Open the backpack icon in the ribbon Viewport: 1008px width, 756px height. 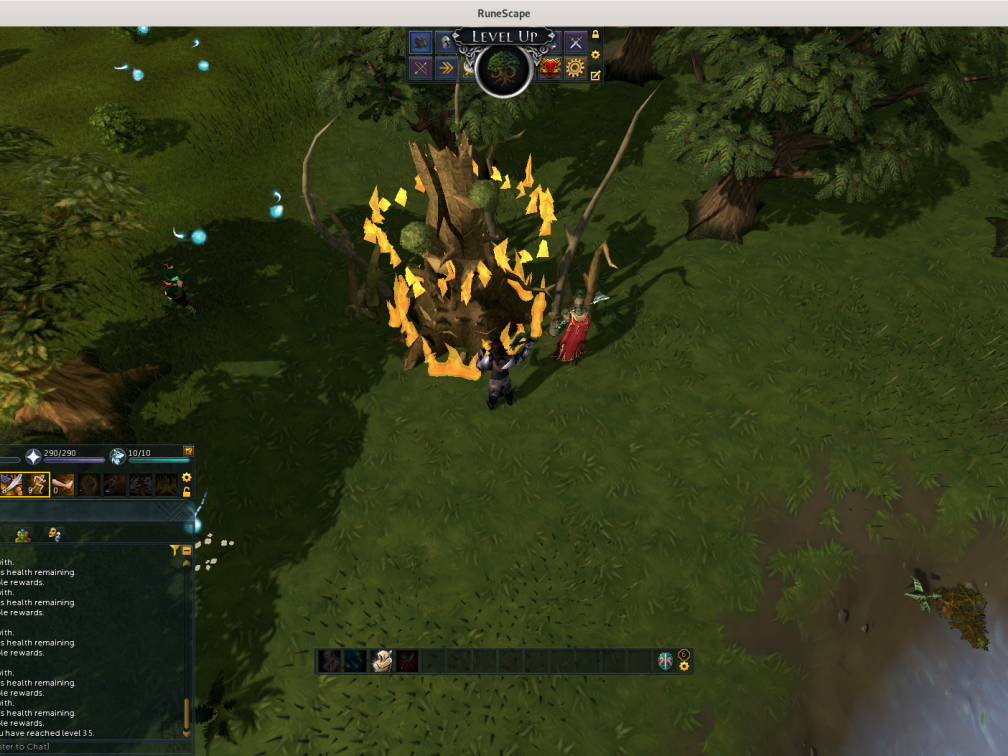(x=420, y=42)
